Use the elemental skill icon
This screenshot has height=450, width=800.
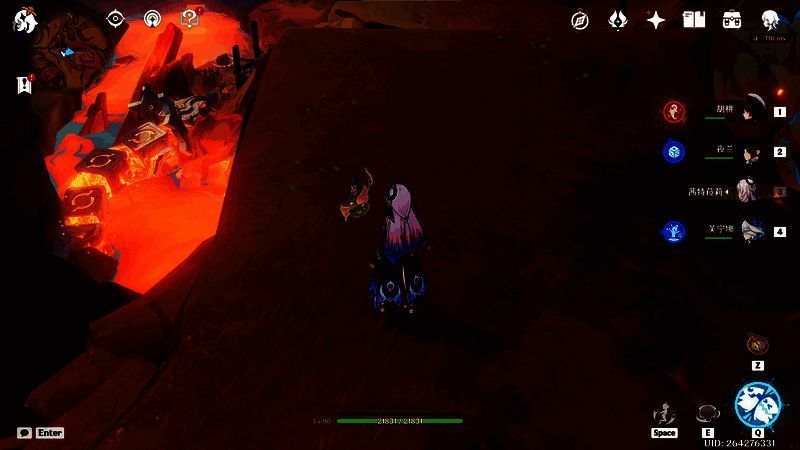click(708, 413)
